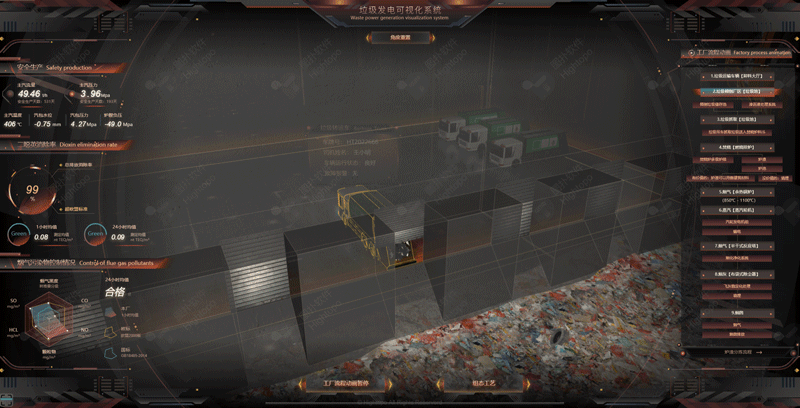Choose step 5 蒸汽 余热锅炉

736,189
